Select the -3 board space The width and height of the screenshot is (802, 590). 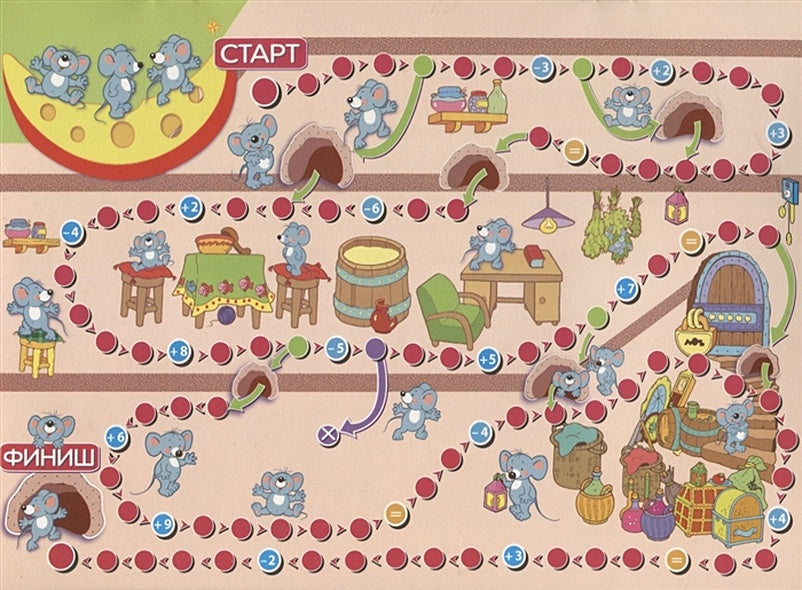(x=543, y=67)
